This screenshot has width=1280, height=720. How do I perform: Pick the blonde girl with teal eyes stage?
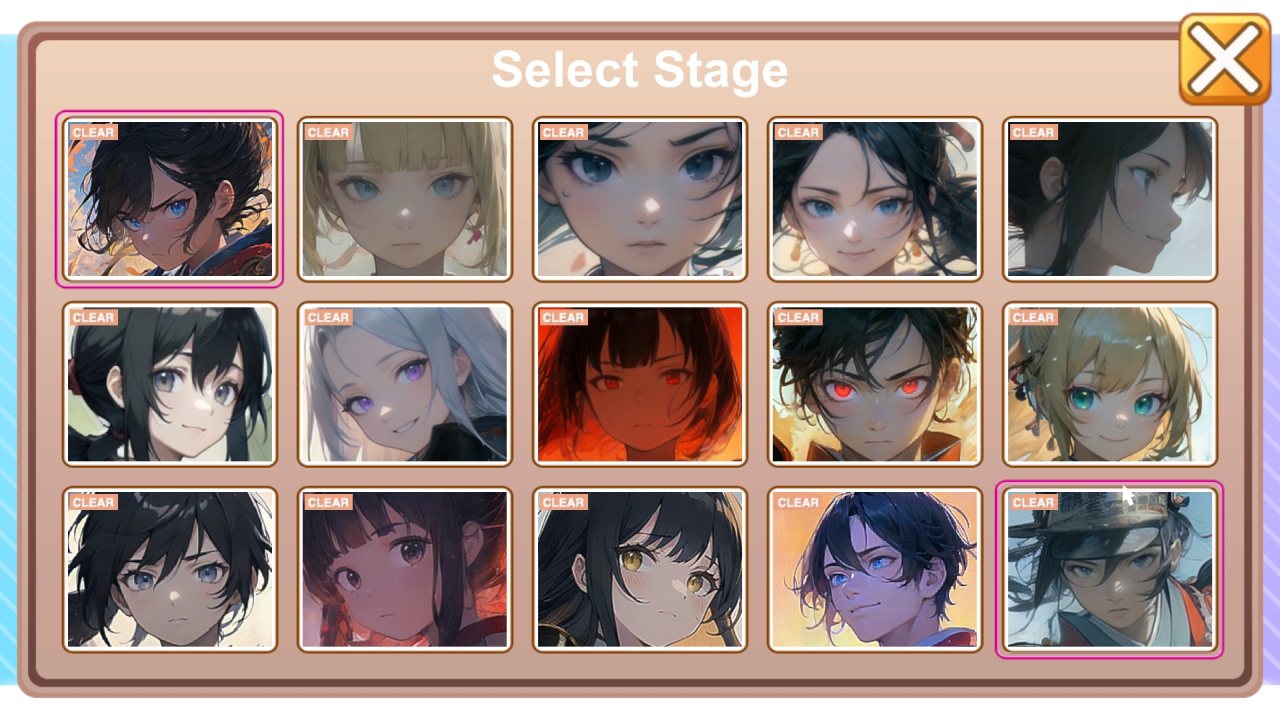click(x=1108, y=383)
